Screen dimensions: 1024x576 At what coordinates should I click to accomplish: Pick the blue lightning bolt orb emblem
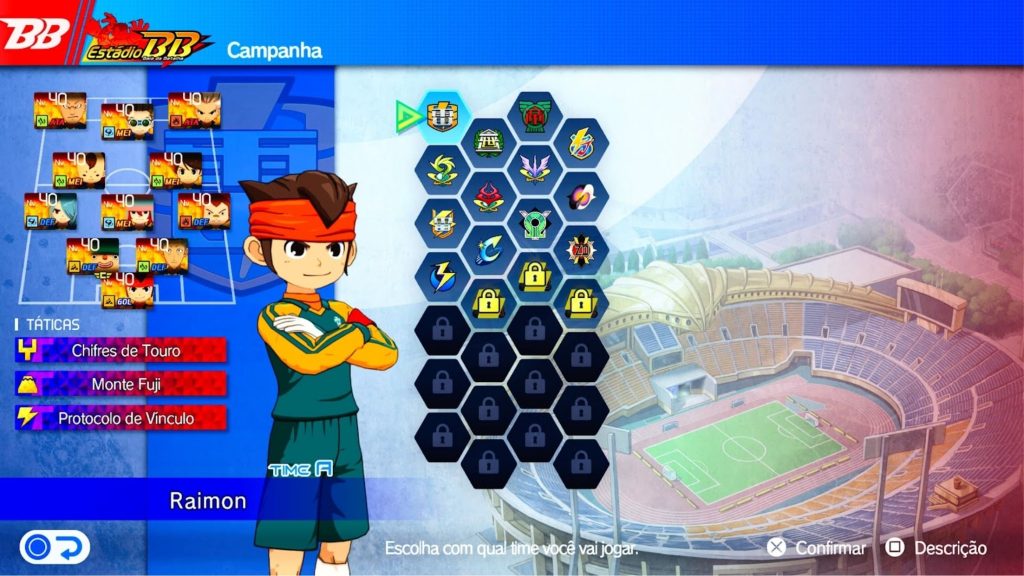(x=442, y=275)
